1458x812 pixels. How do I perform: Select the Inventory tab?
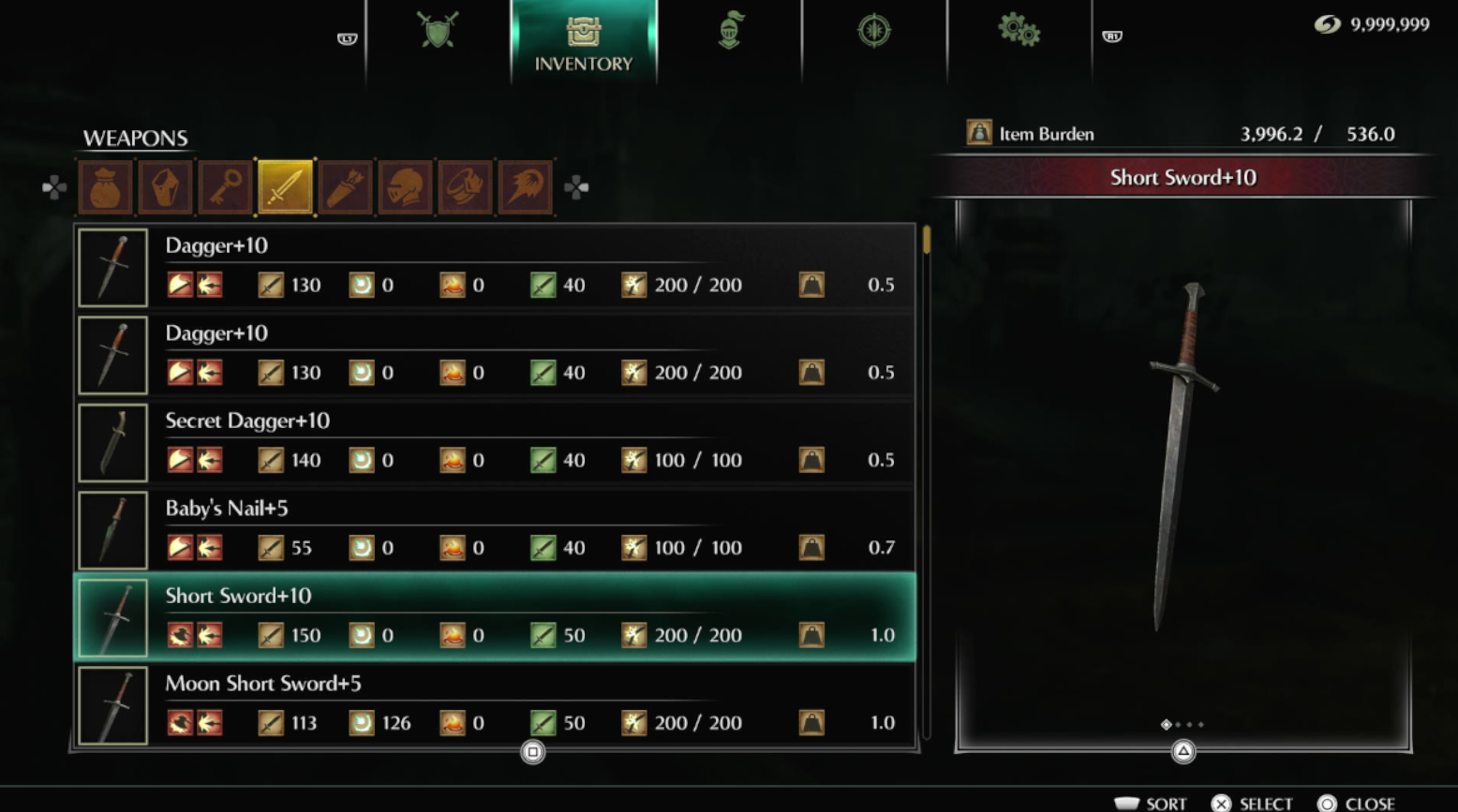click(x=583, y=42)
